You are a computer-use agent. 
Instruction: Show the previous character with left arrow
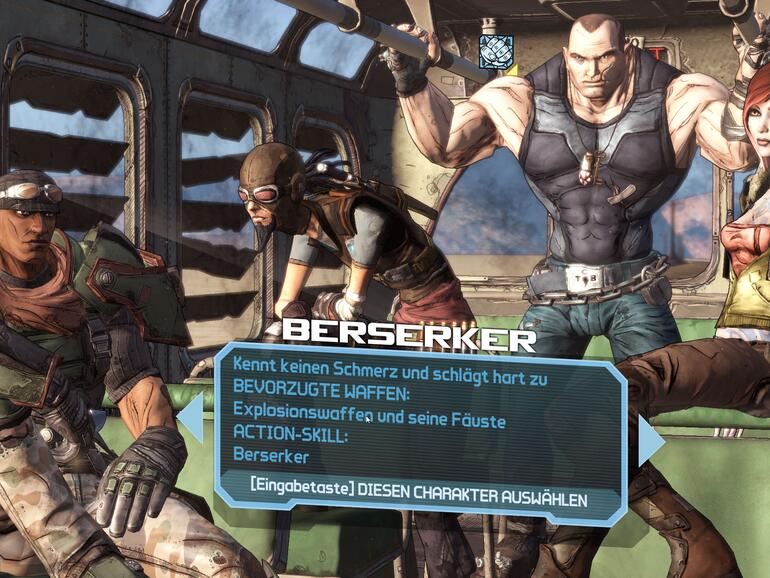pyautogui.click(x=190, y=417)
